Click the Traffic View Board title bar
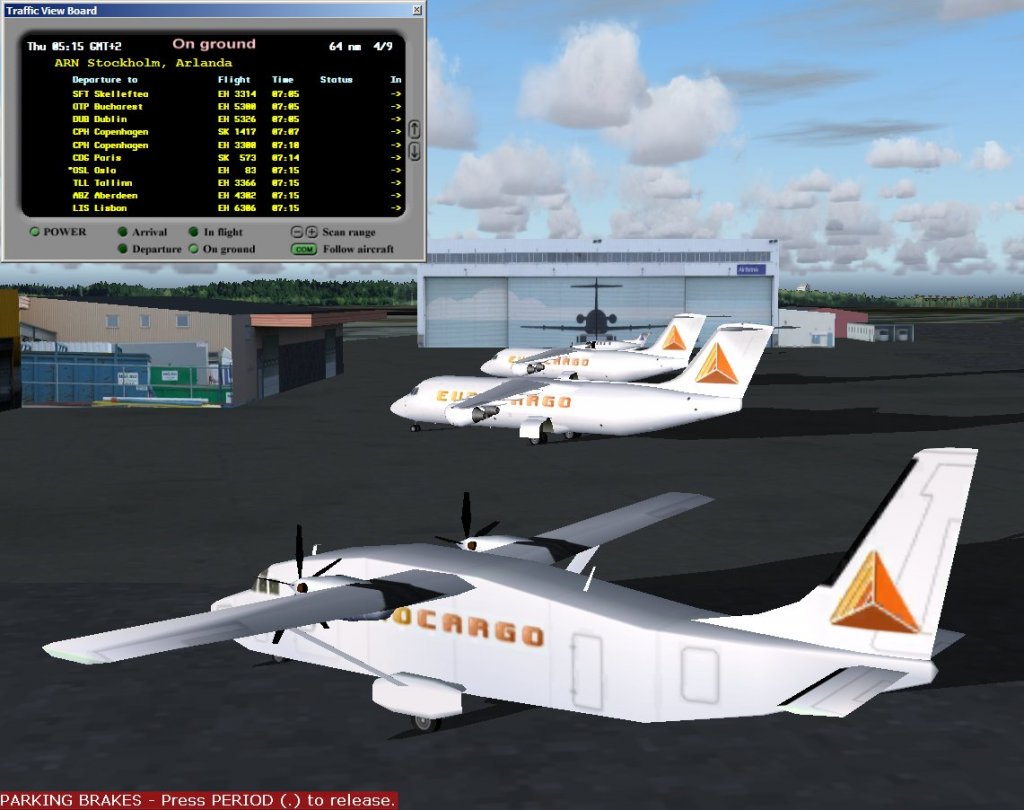1024x810 pixels. click(x=200, y=10)
